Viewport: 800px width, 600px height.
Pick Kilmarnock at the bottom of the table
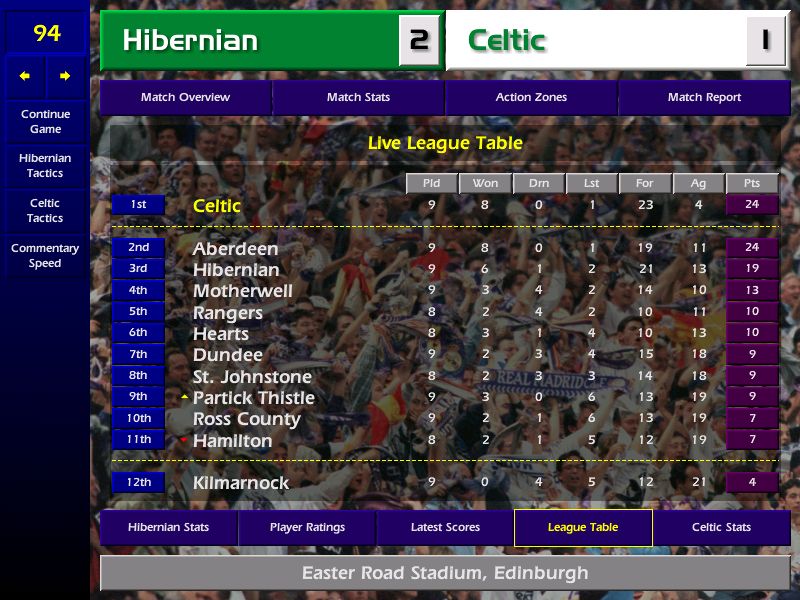(x=240, y=483)
